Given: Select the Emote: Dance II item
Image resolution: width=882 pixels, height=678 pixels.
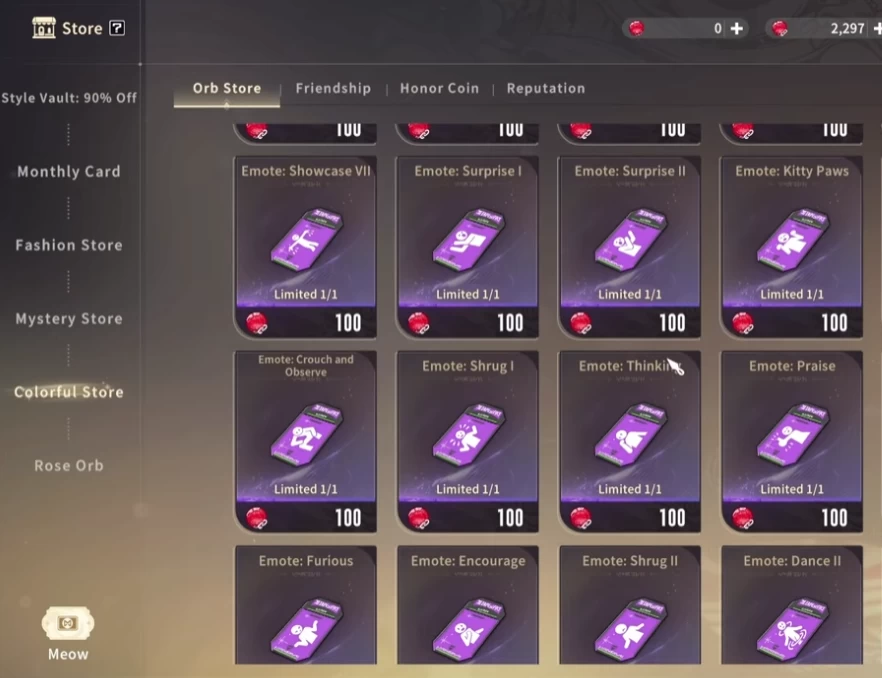Looking at the screenshot, I should pos(791,605).
